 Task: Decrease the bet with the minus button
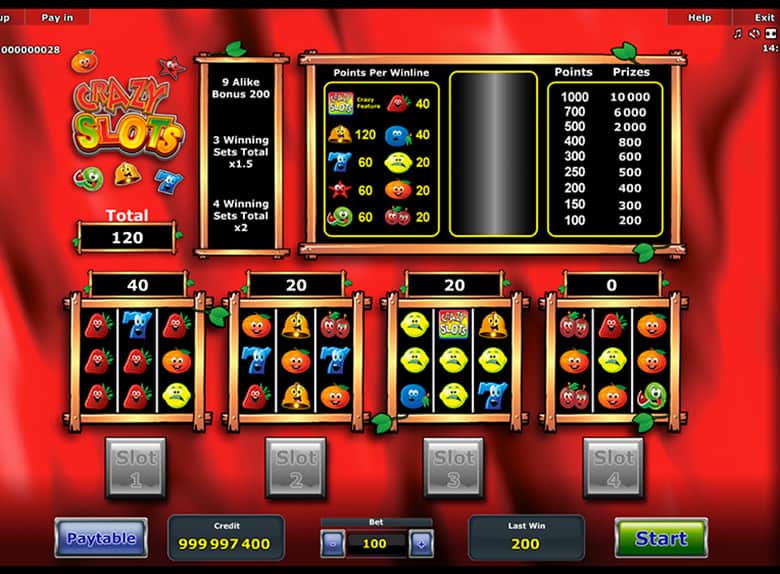point(333,544)
